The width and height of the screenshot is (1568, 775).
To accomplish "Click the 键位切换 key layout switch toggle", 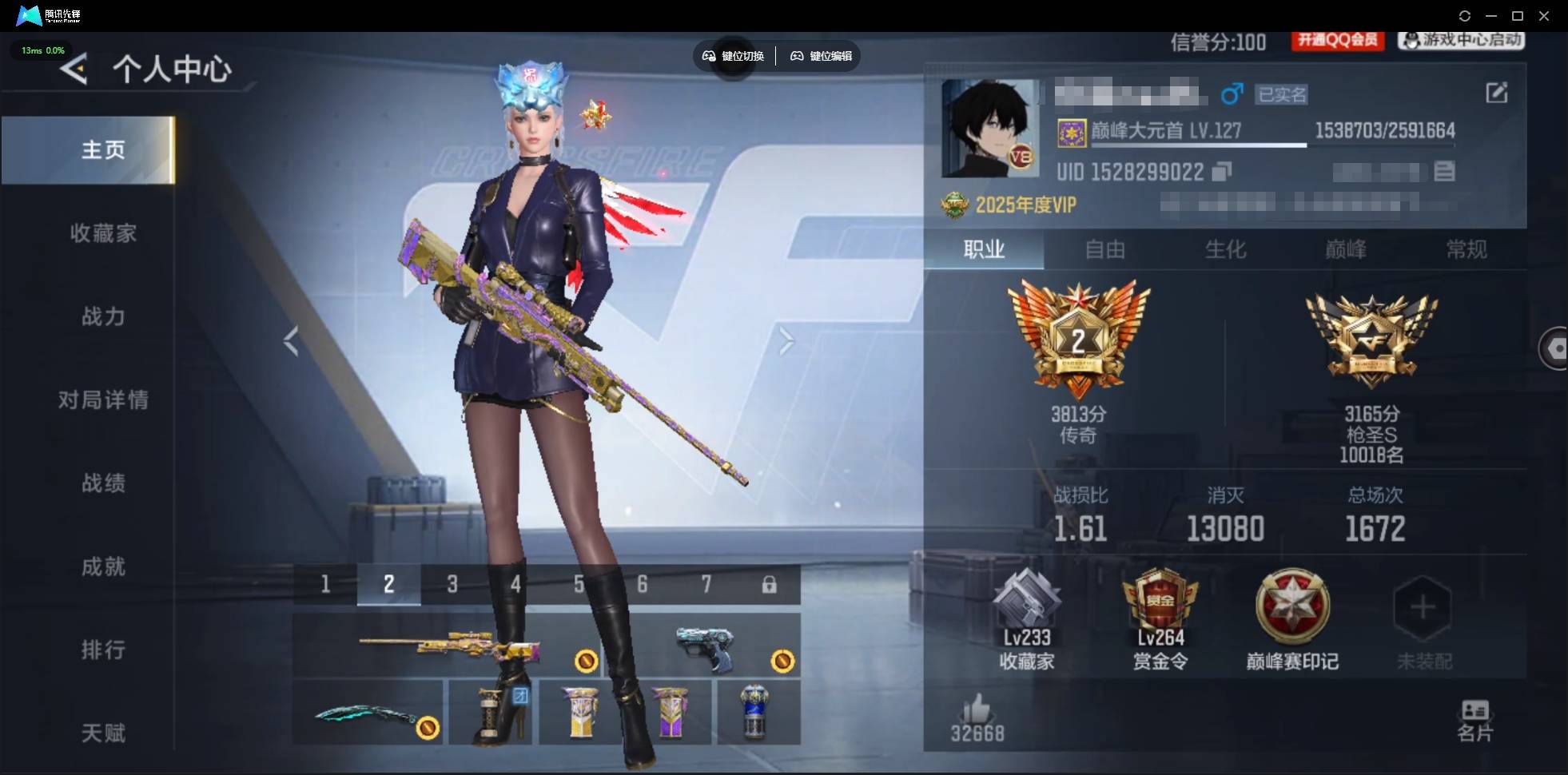I will click(x=732, y=56).
